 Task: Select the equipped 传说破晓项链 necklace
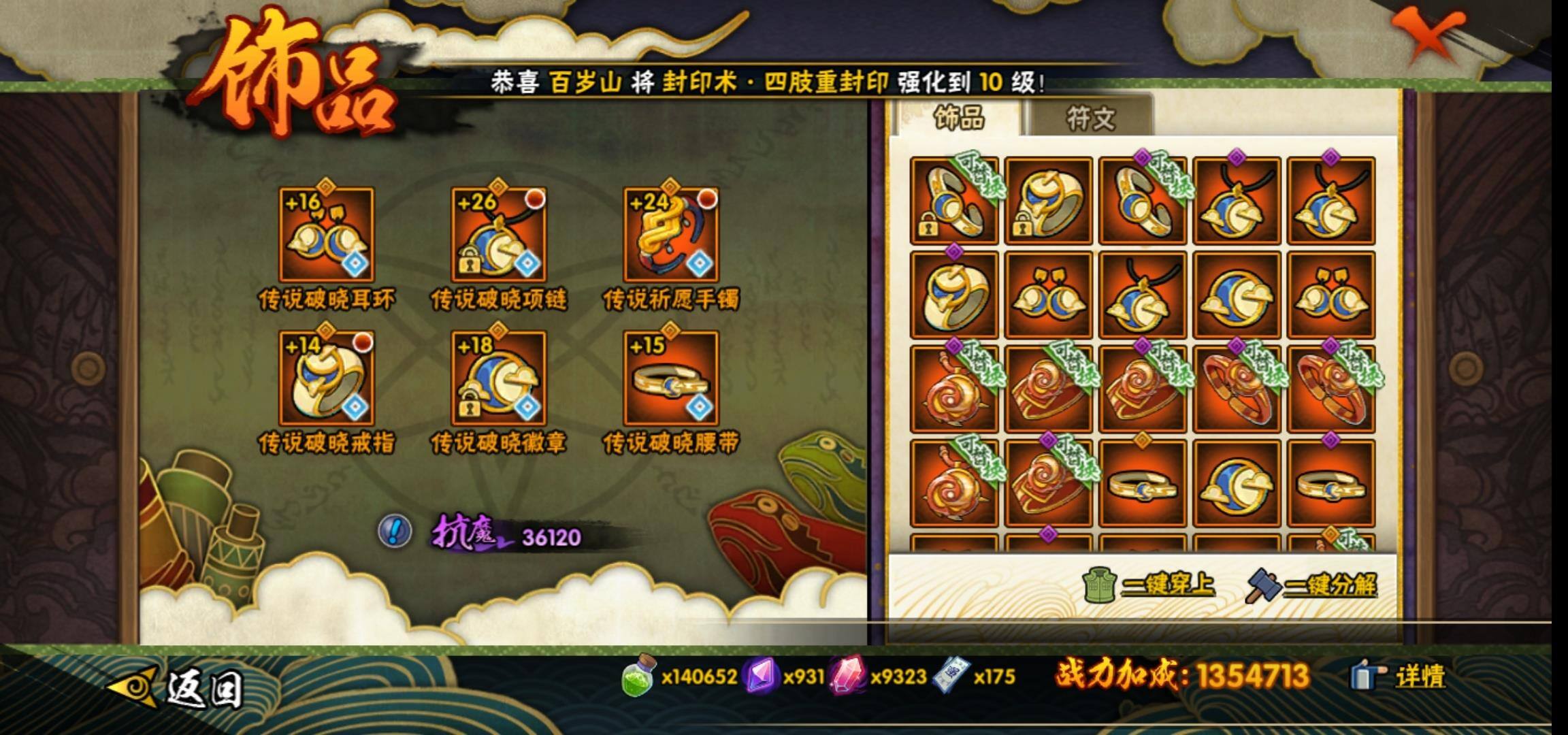tap(499, 235)
